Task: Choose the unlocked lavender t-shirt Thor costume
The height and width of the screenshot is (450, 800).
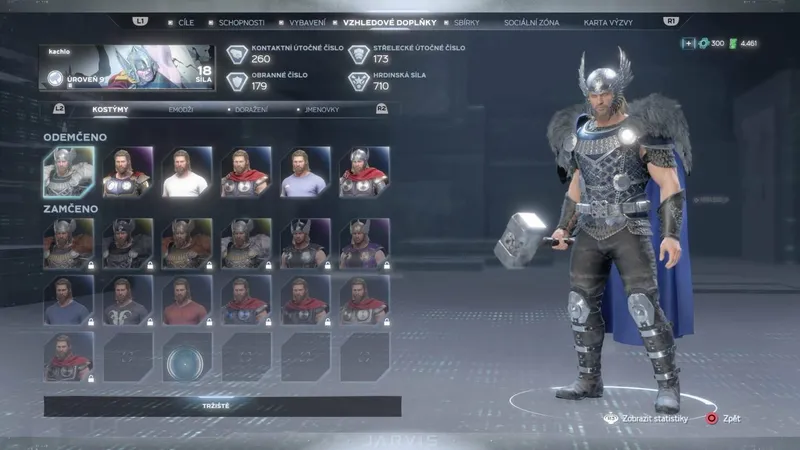Action: tap(305, 173)
